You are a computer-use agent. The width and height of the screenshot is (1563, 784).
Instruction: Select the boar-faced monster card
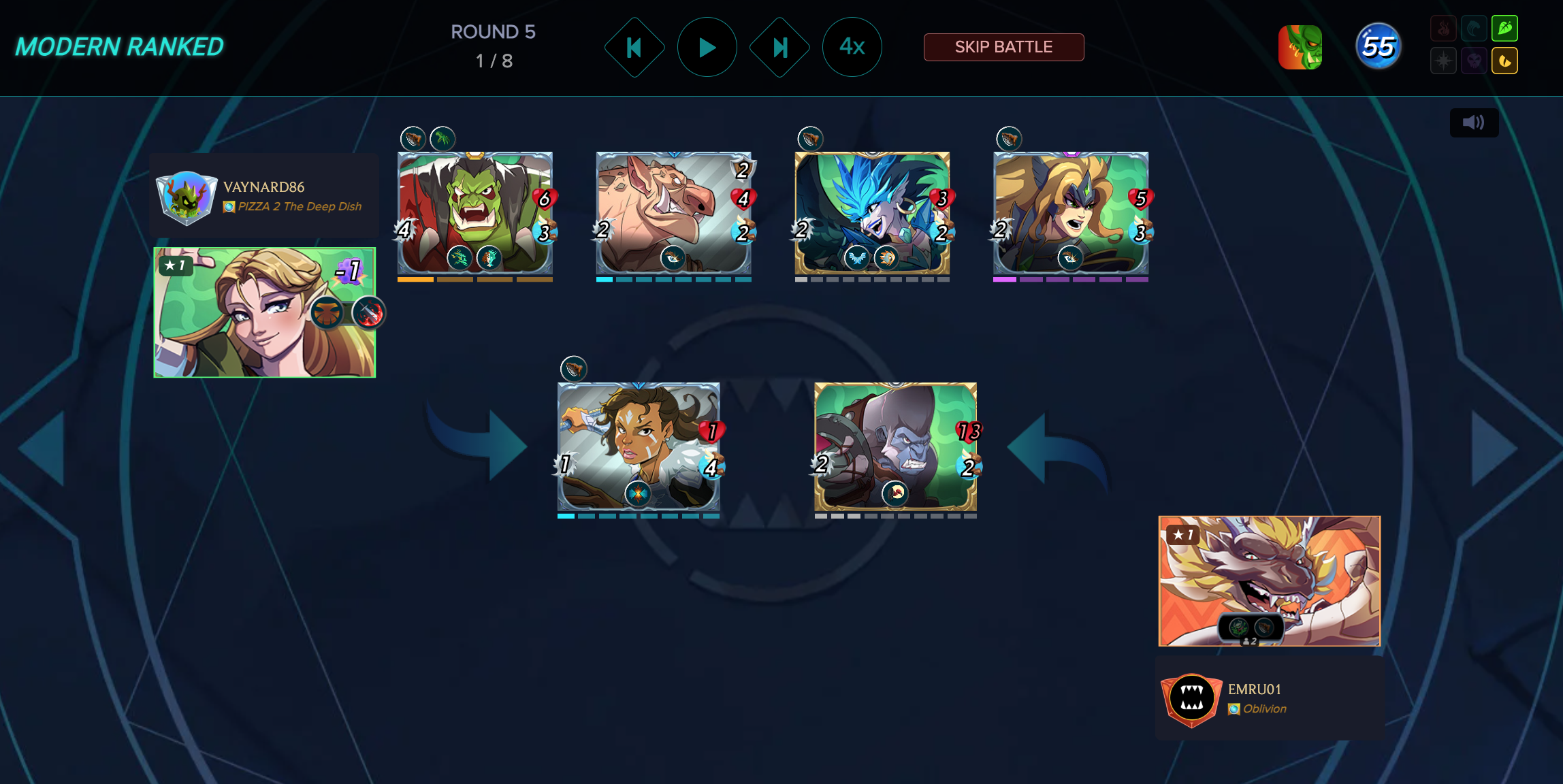[673, 213]
